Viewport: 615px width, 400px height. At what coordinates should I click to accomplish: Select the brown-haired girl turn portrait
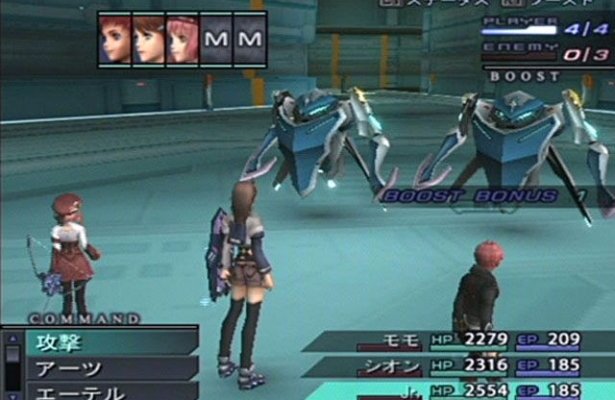point(148,41)
